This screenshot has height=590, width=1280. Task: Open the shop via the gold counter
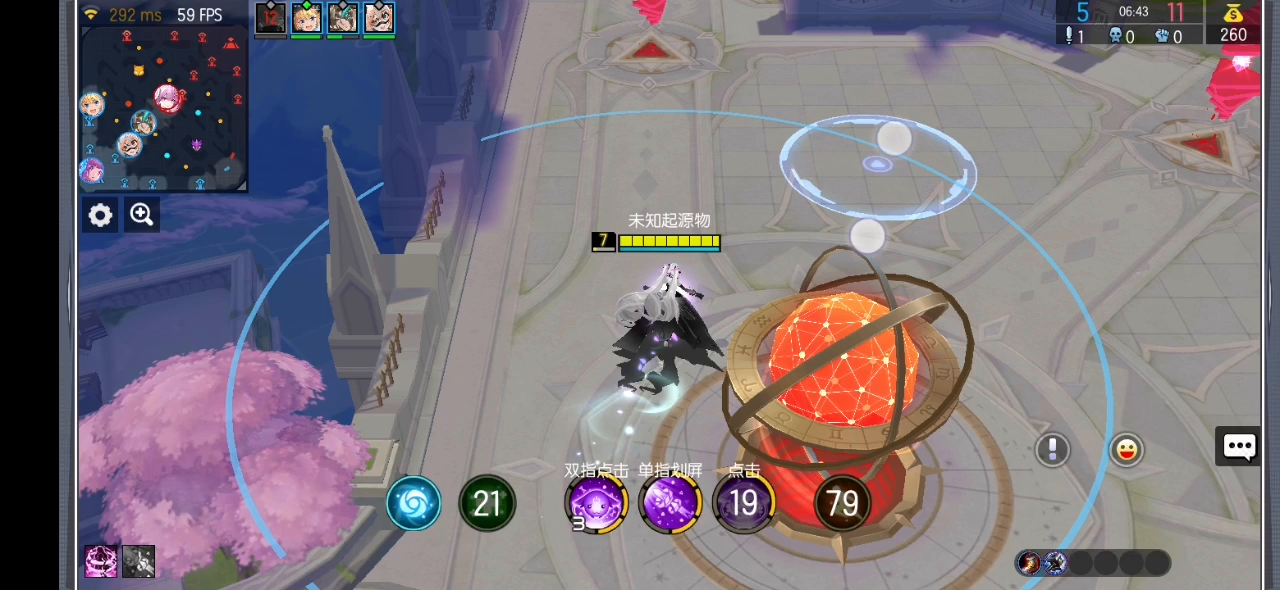tap(1233, 24)
